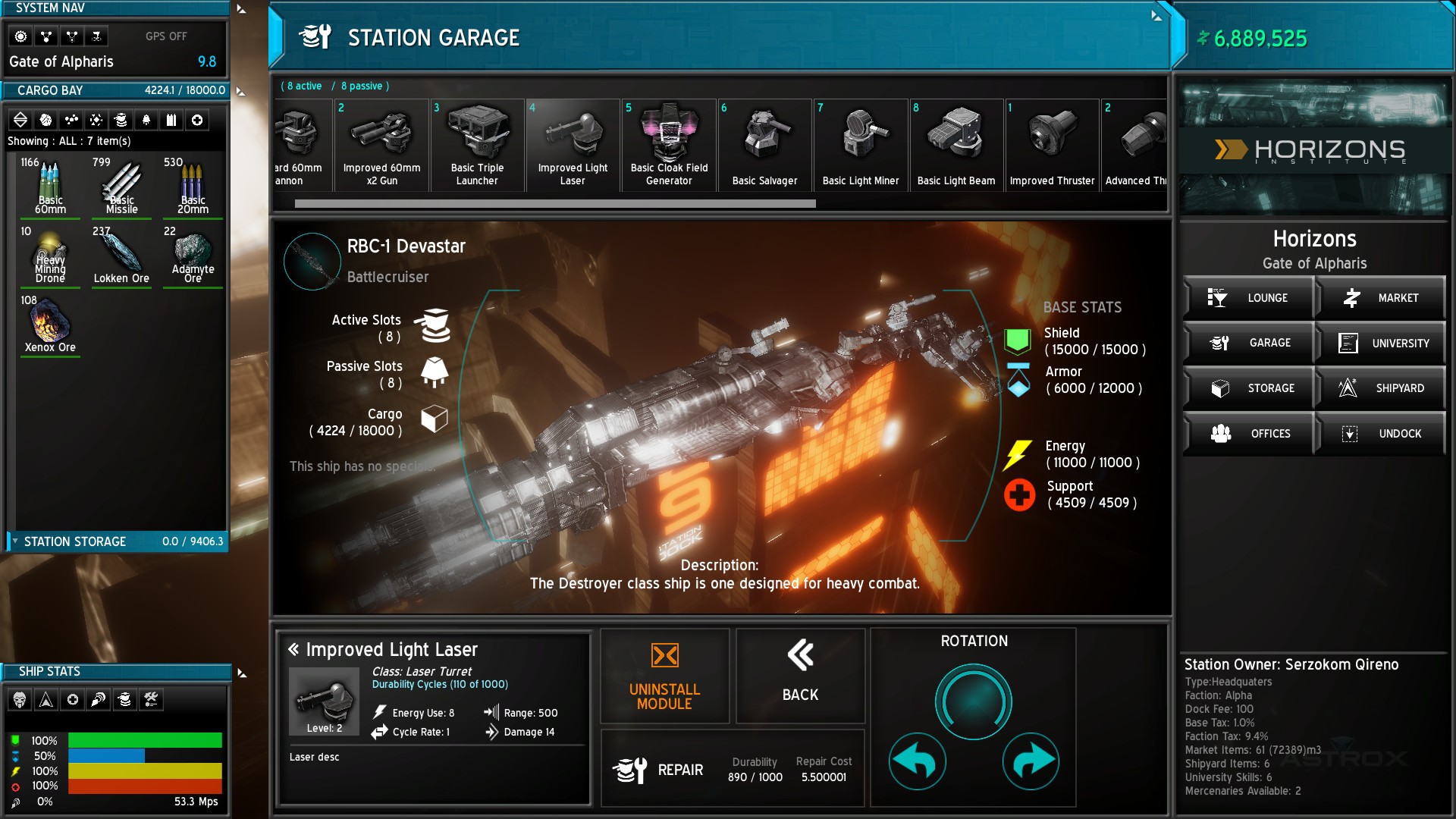Expand the Cargo Bay panel arrow
1456x819 pixels.
point(241,90)
